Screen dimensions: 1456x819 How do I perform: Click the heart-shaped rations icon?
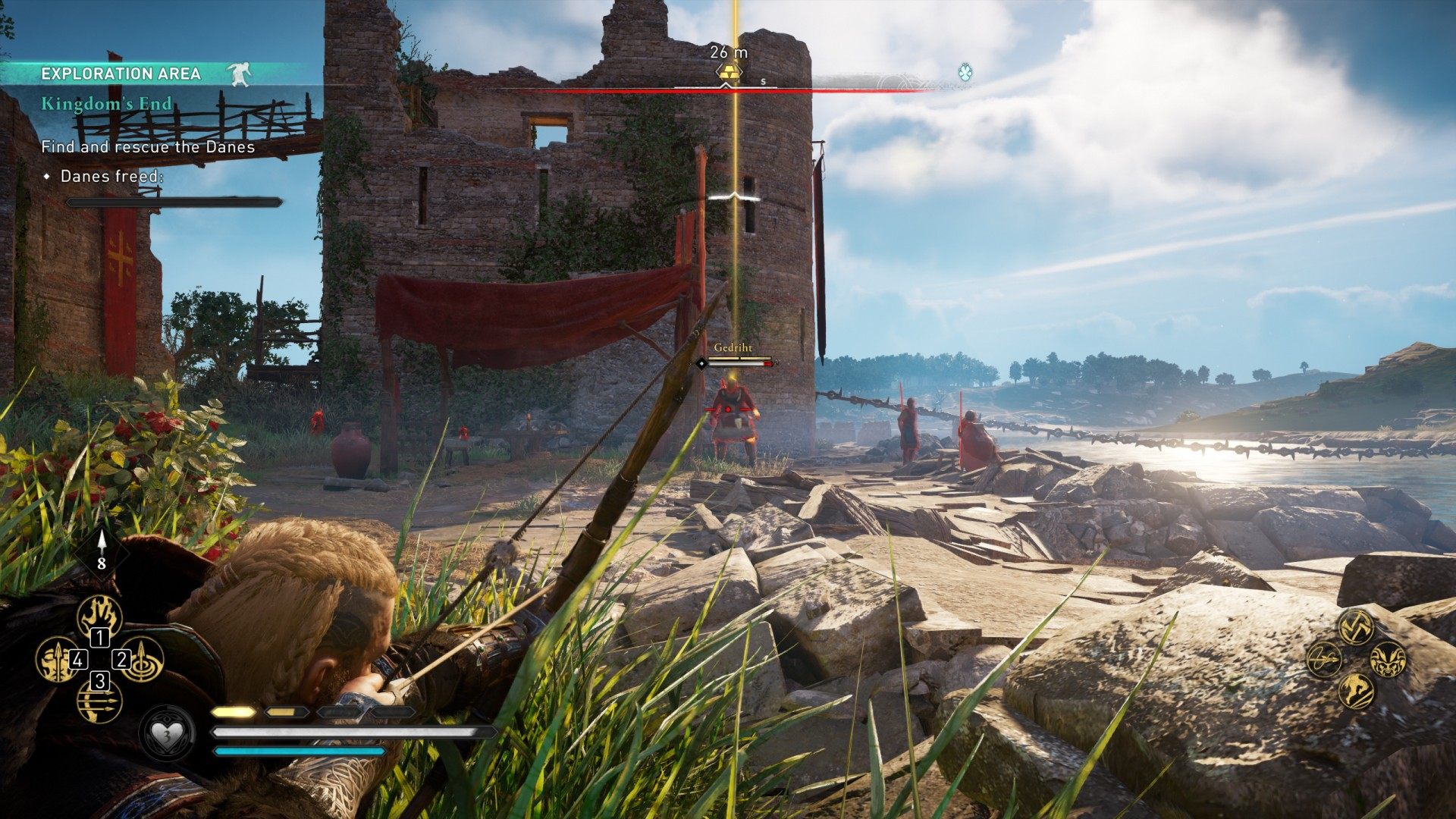point(166,733)
